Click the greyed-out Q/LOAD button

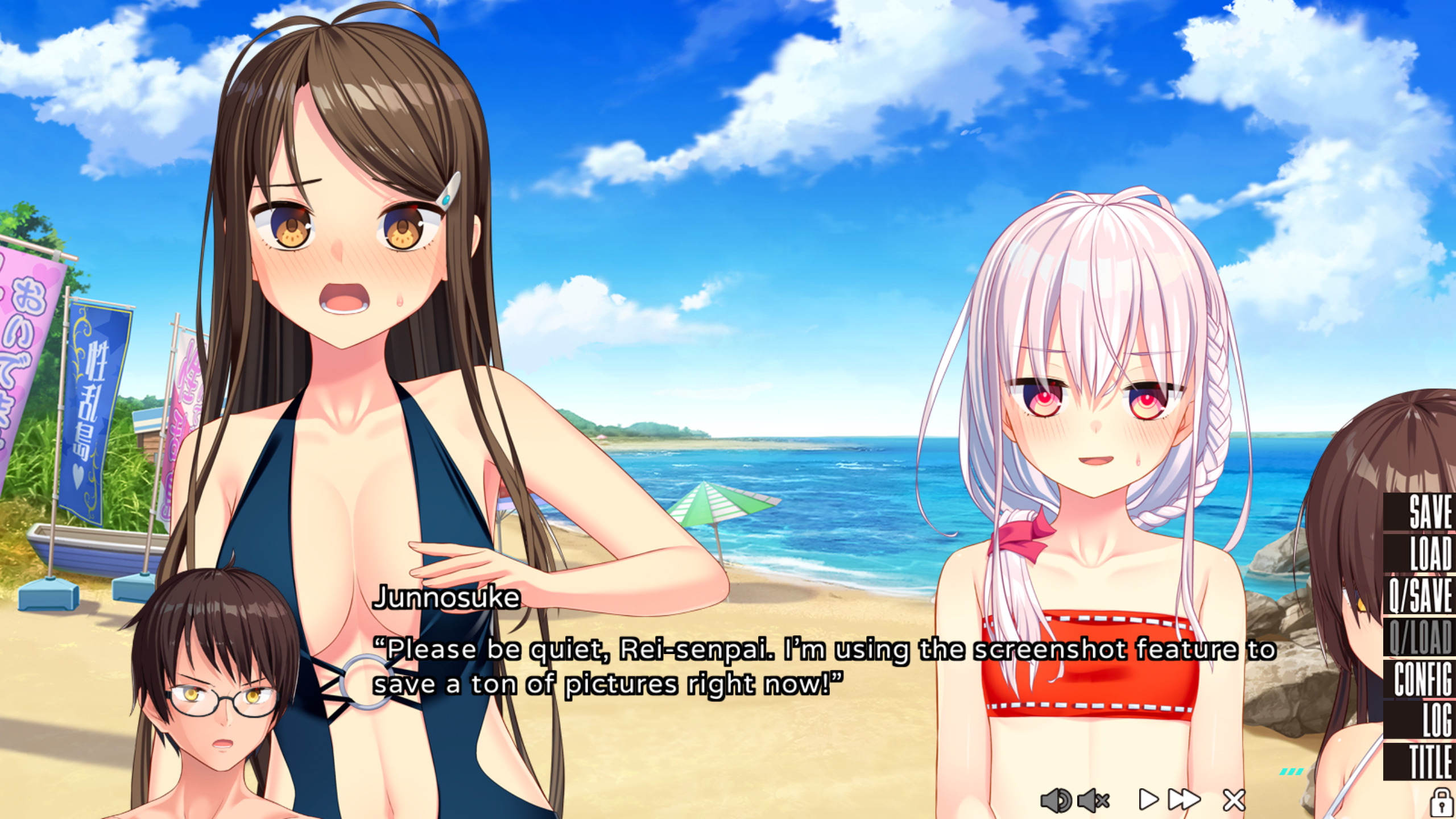1421,637
